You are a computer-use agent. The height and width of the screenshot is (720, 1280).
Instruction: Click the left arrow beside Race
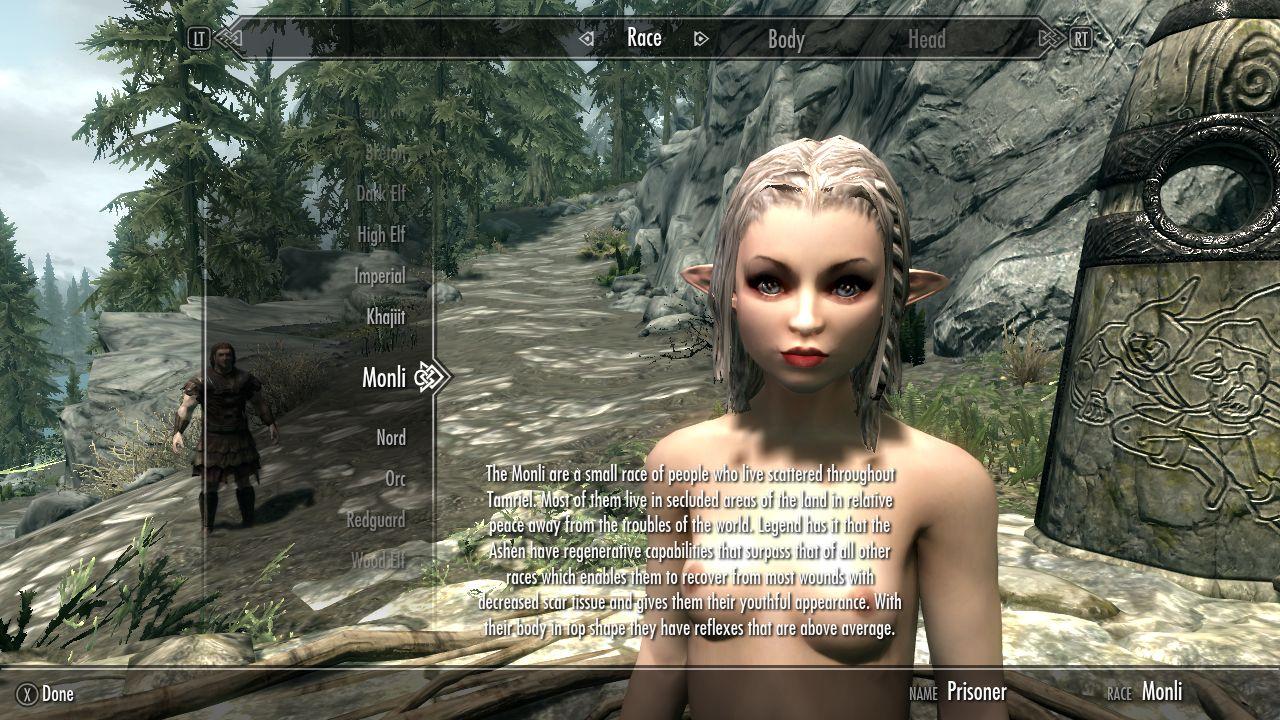(x=587, y=39)
